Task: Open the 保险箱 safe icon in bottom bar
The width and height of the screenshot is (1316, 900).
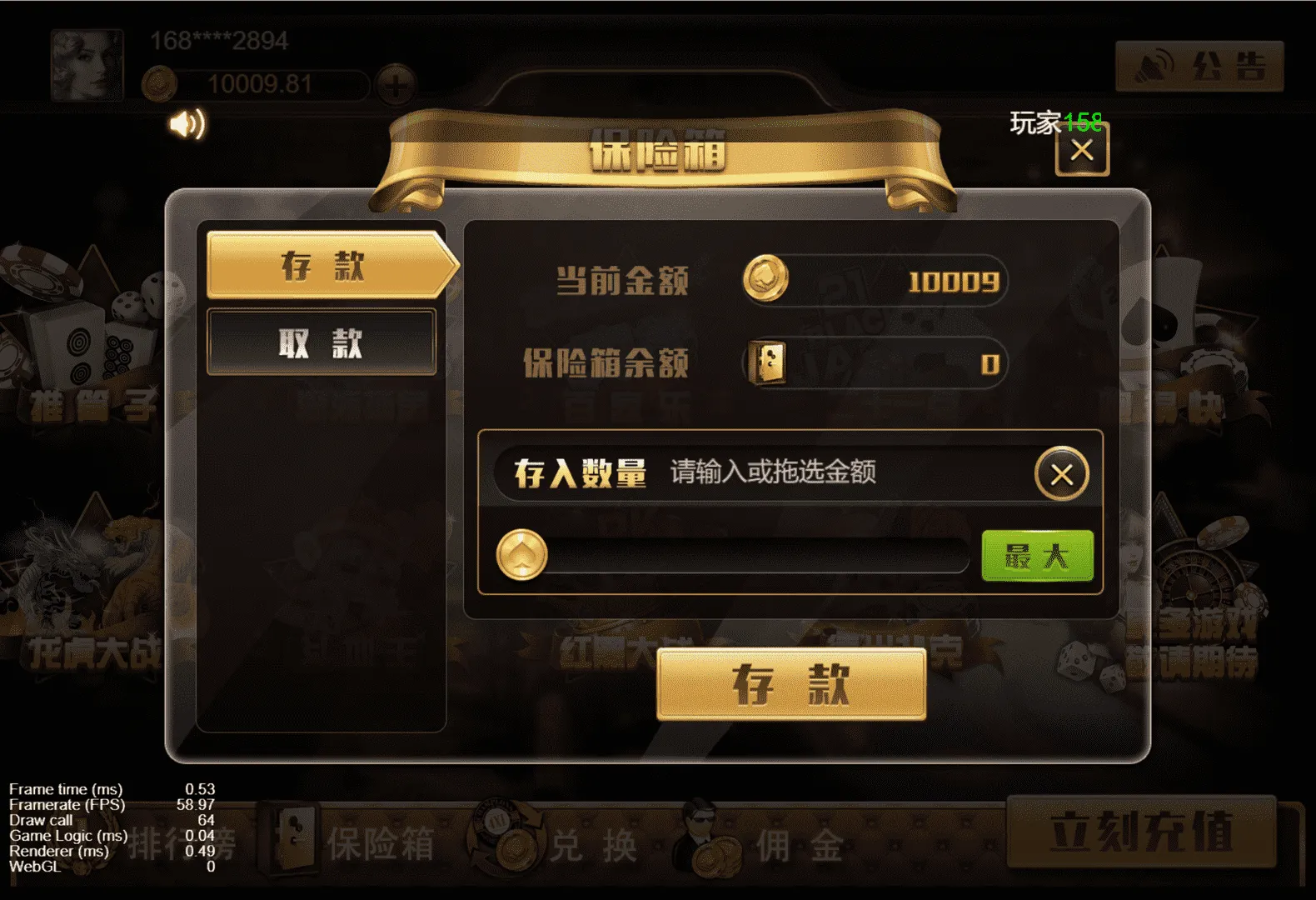Action: 287,842
